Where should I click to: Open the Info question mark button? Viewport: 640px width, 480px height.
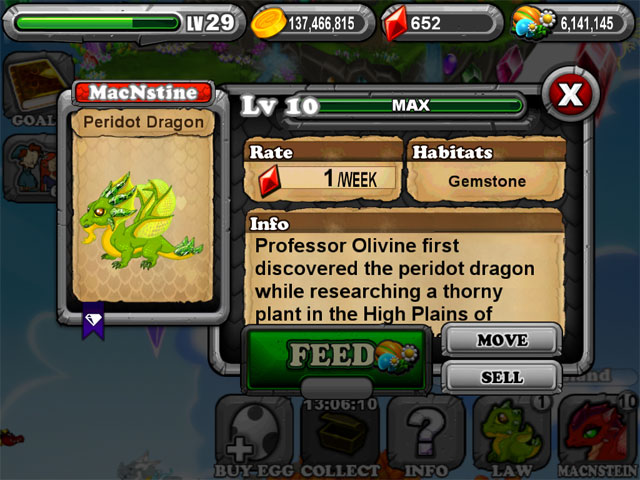pos(425,435)
